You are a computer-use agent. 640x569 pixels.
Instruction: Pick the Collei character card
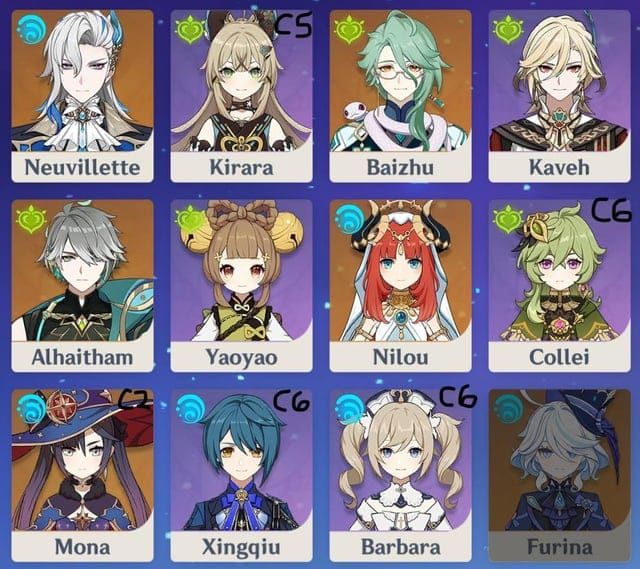pos(559,284)
